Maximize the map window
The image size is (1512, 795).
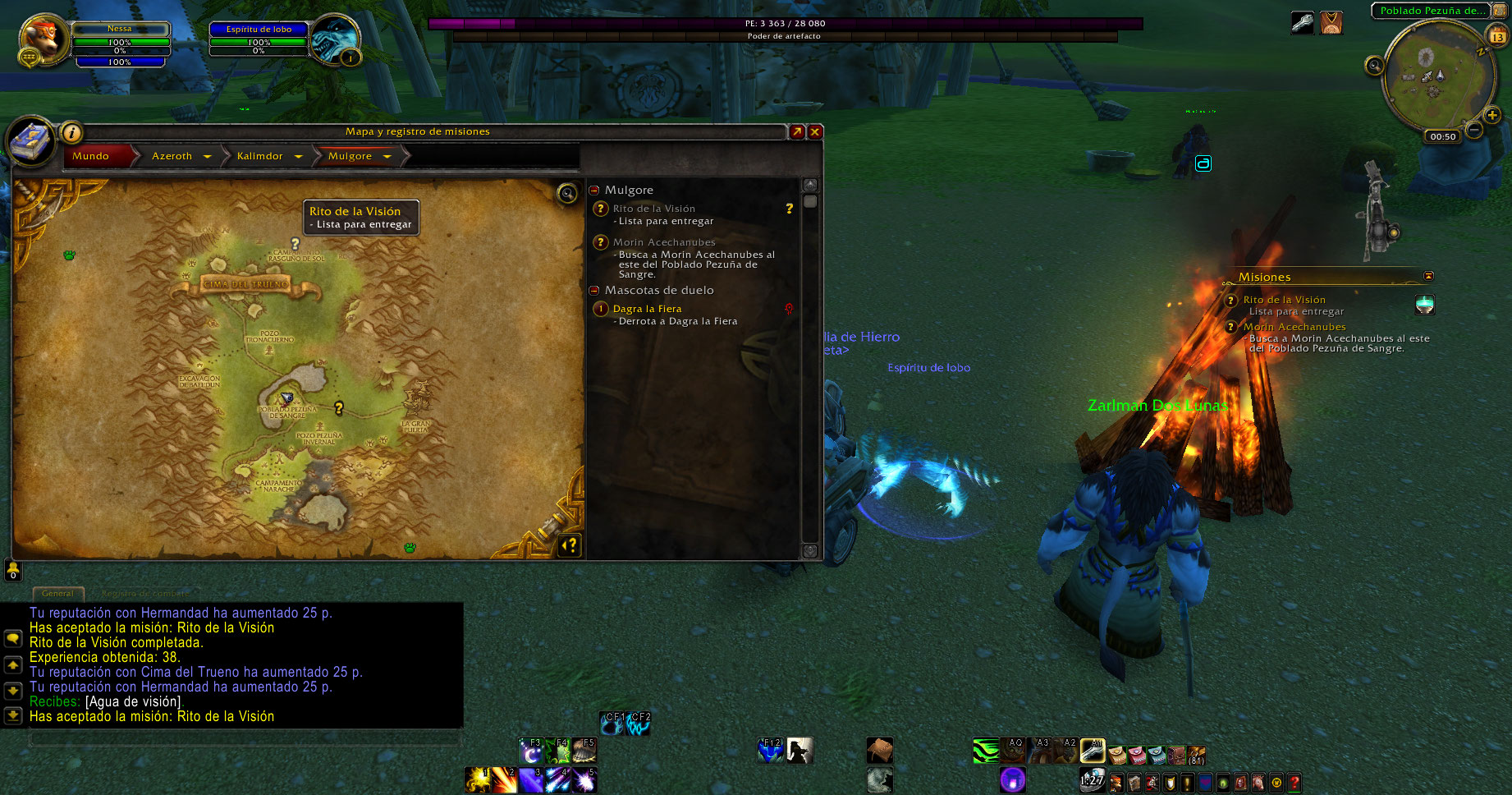pos(796,131)
